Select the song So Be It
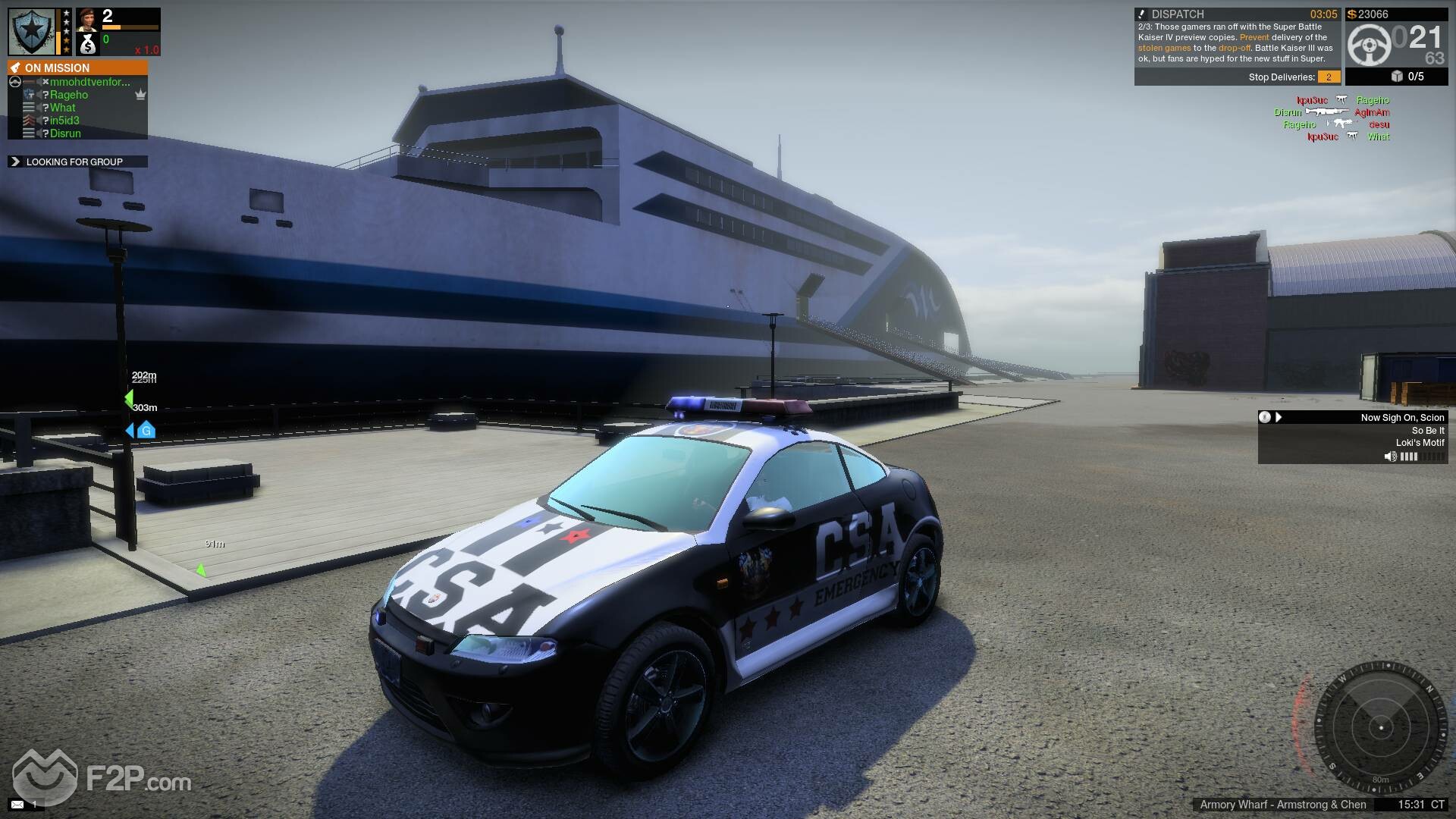 coord(1428,430)
